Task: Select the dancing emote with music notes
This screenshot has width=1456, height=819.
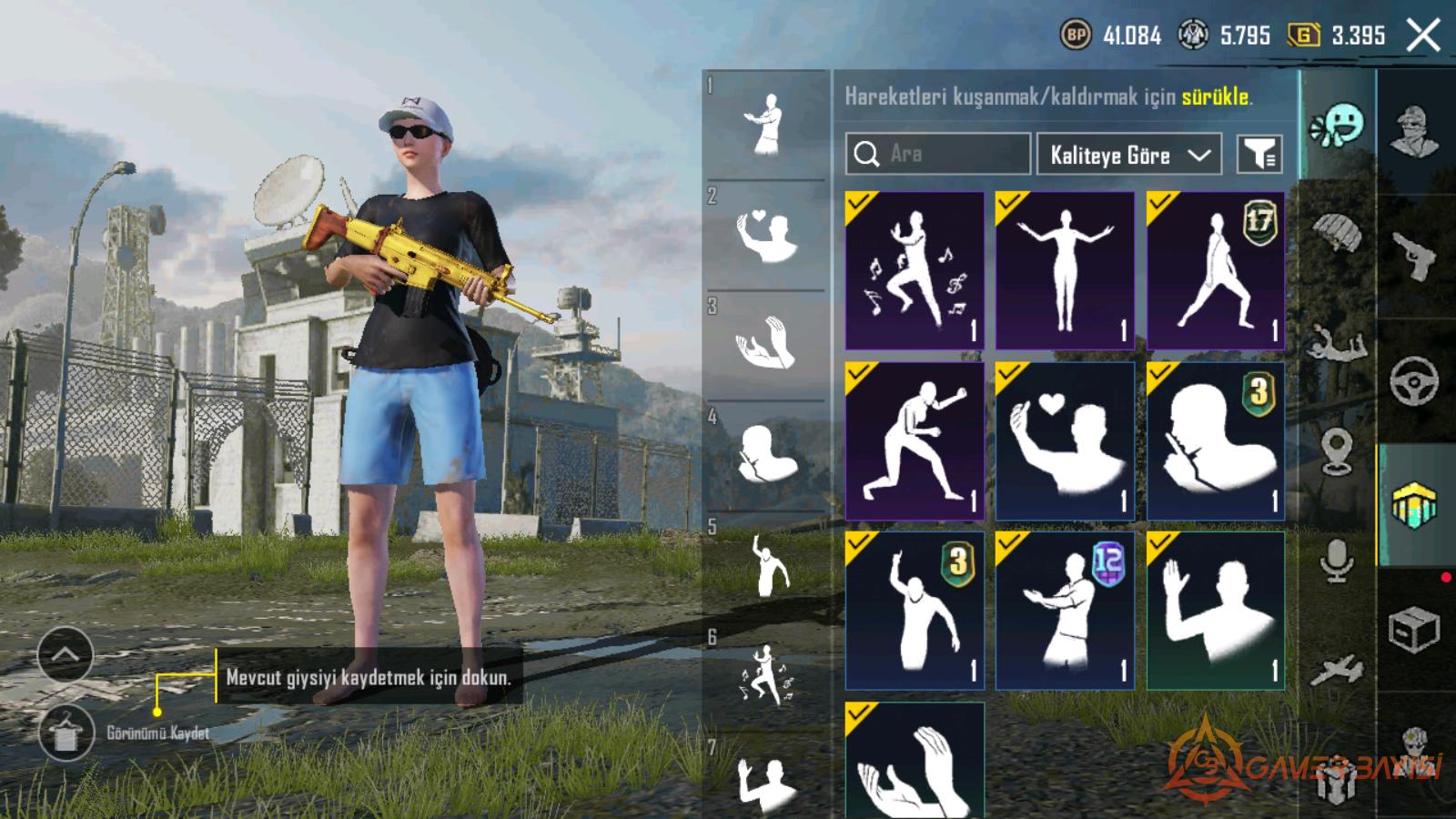Action: click(x=915, y=270)
